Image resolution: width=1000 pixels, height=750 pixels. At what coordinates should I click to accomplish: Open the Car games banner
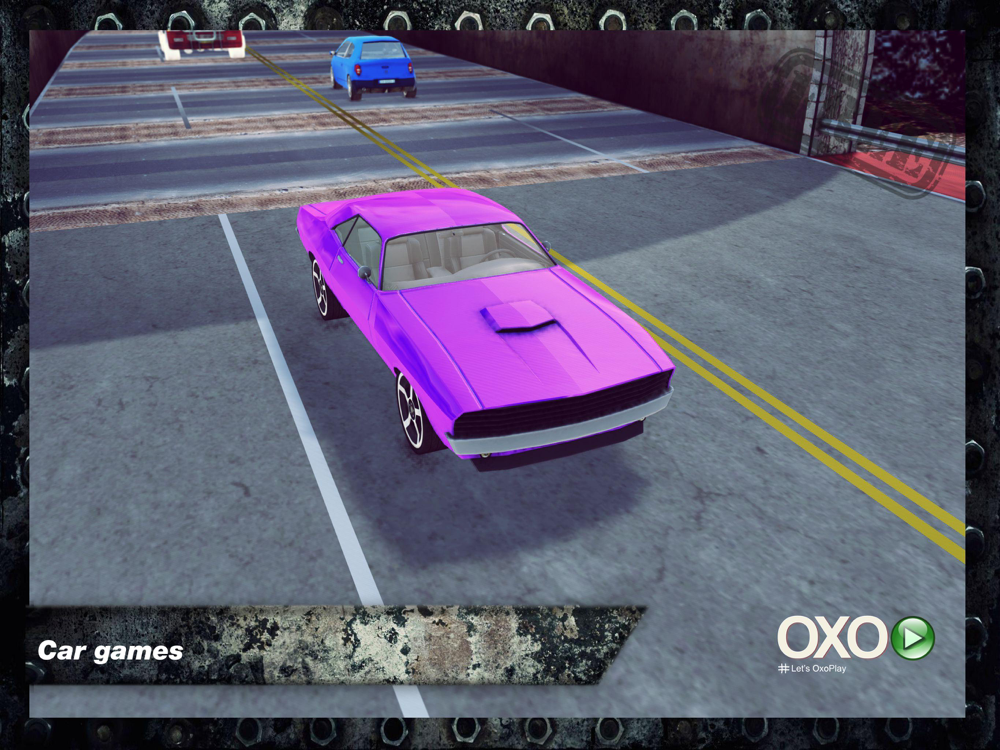point(112,651)
